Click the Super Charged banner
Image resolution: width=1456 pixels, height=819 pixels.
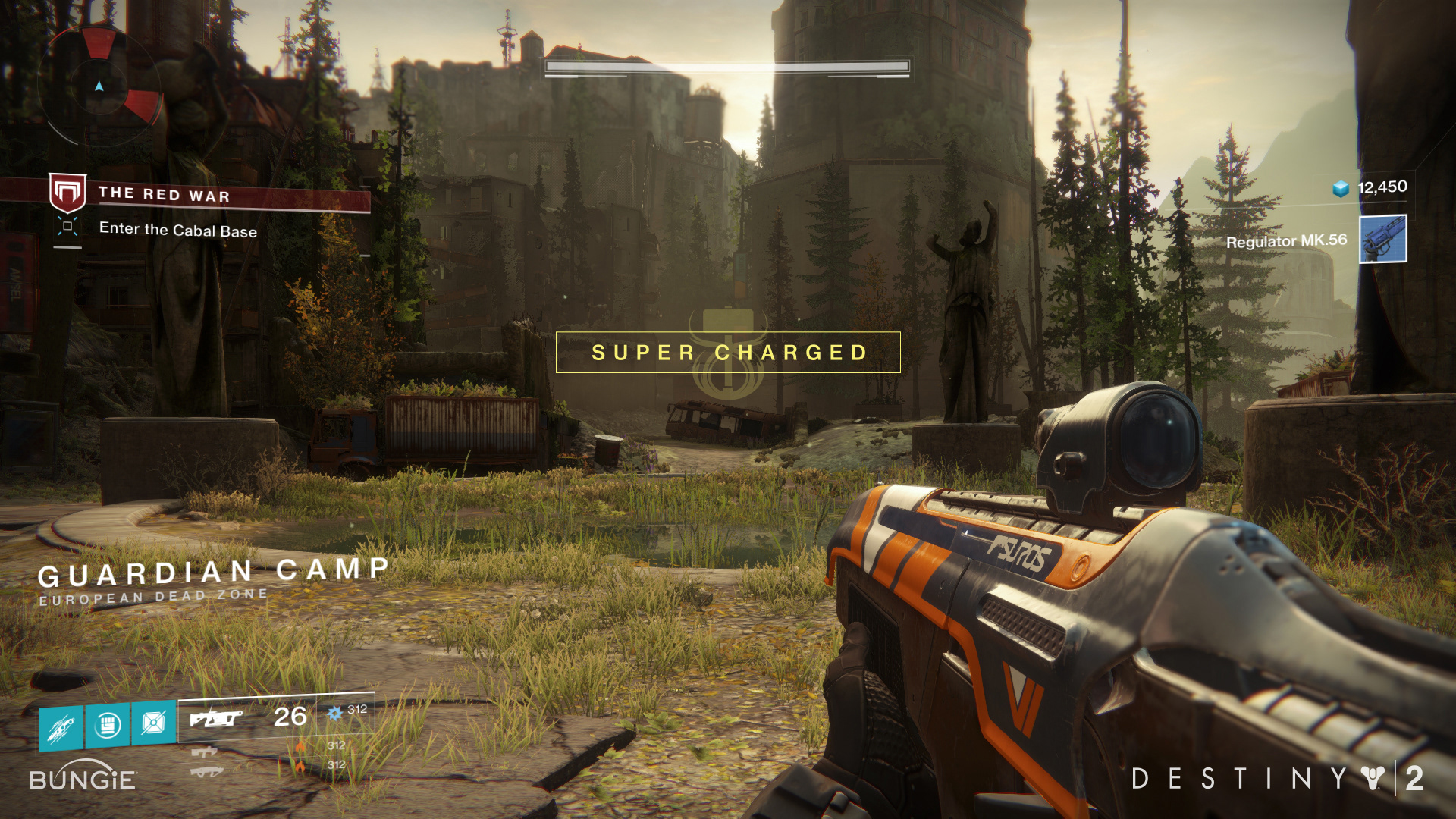click(728, 353)
